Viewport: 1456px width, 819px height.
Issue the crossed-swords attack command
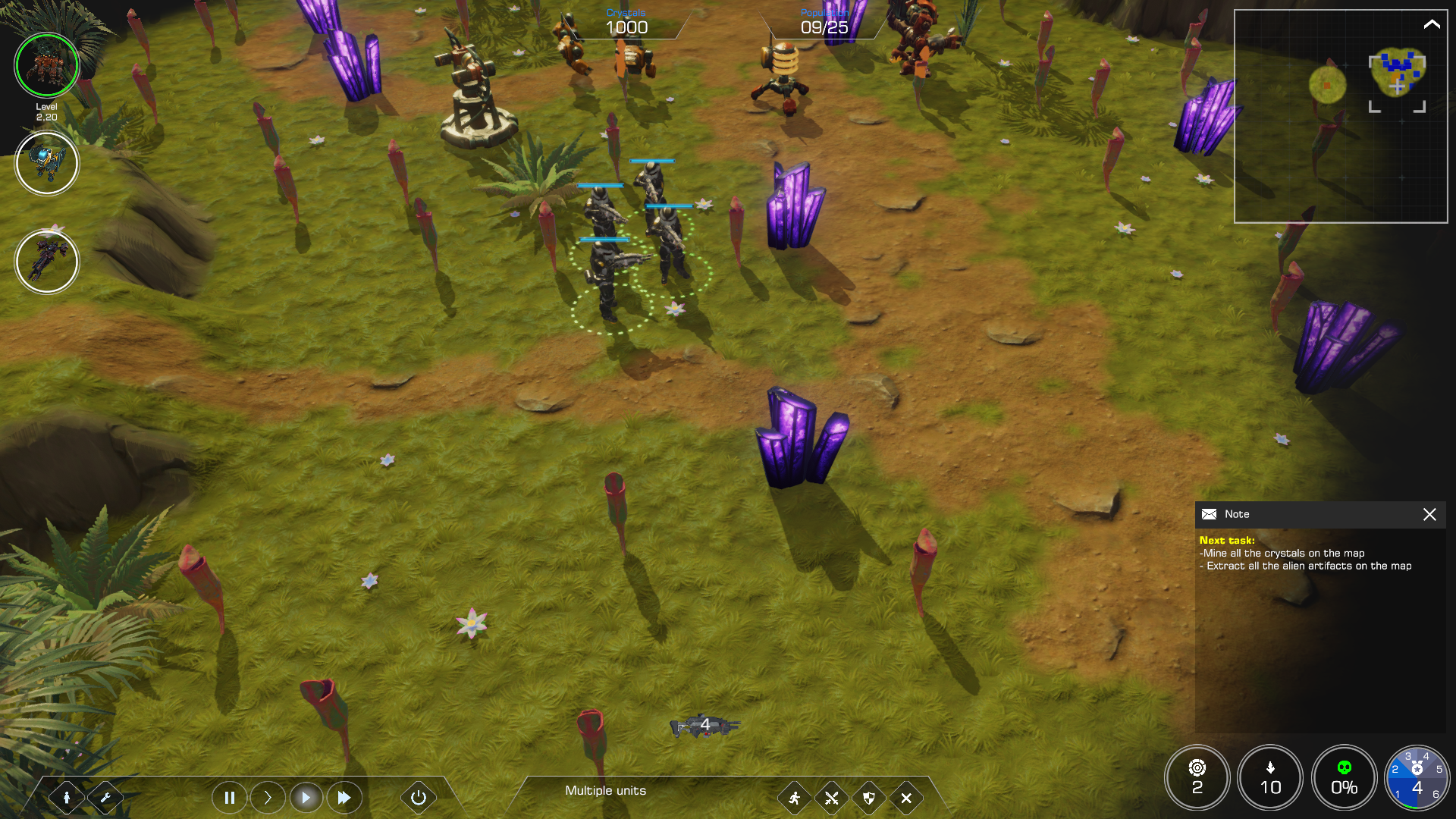click(x=832, y=798)
